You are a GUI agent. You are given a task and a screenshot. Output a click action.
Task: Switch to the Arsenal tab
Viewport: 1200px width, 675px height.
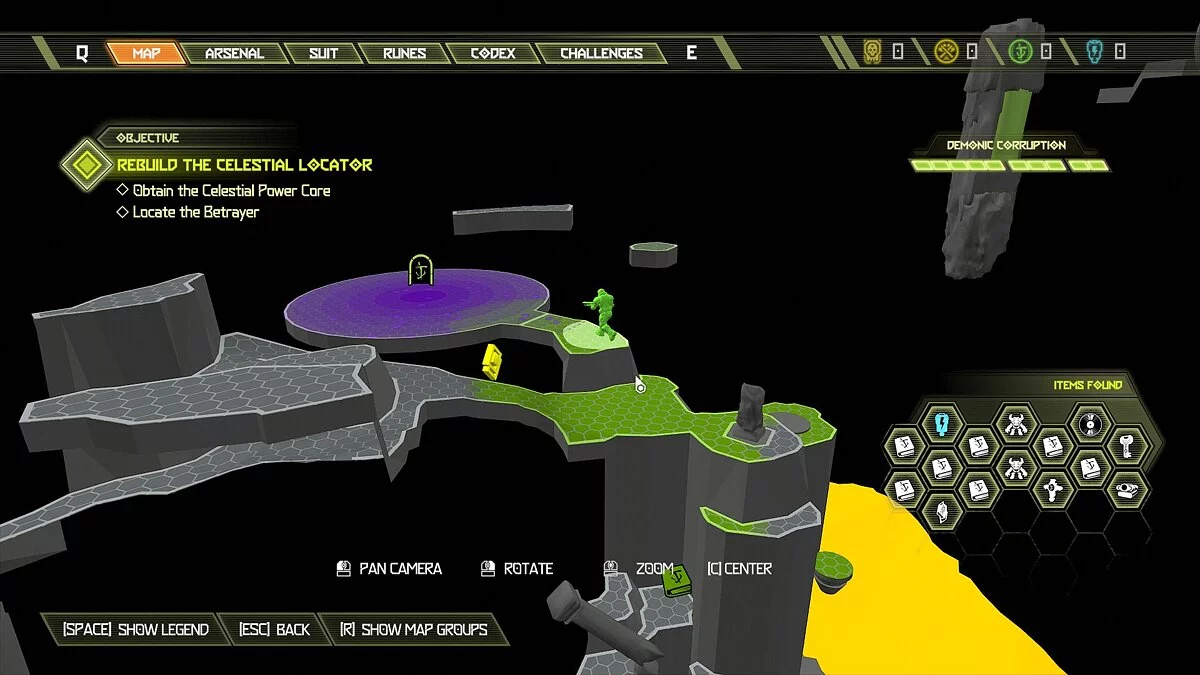click(233, 53)
